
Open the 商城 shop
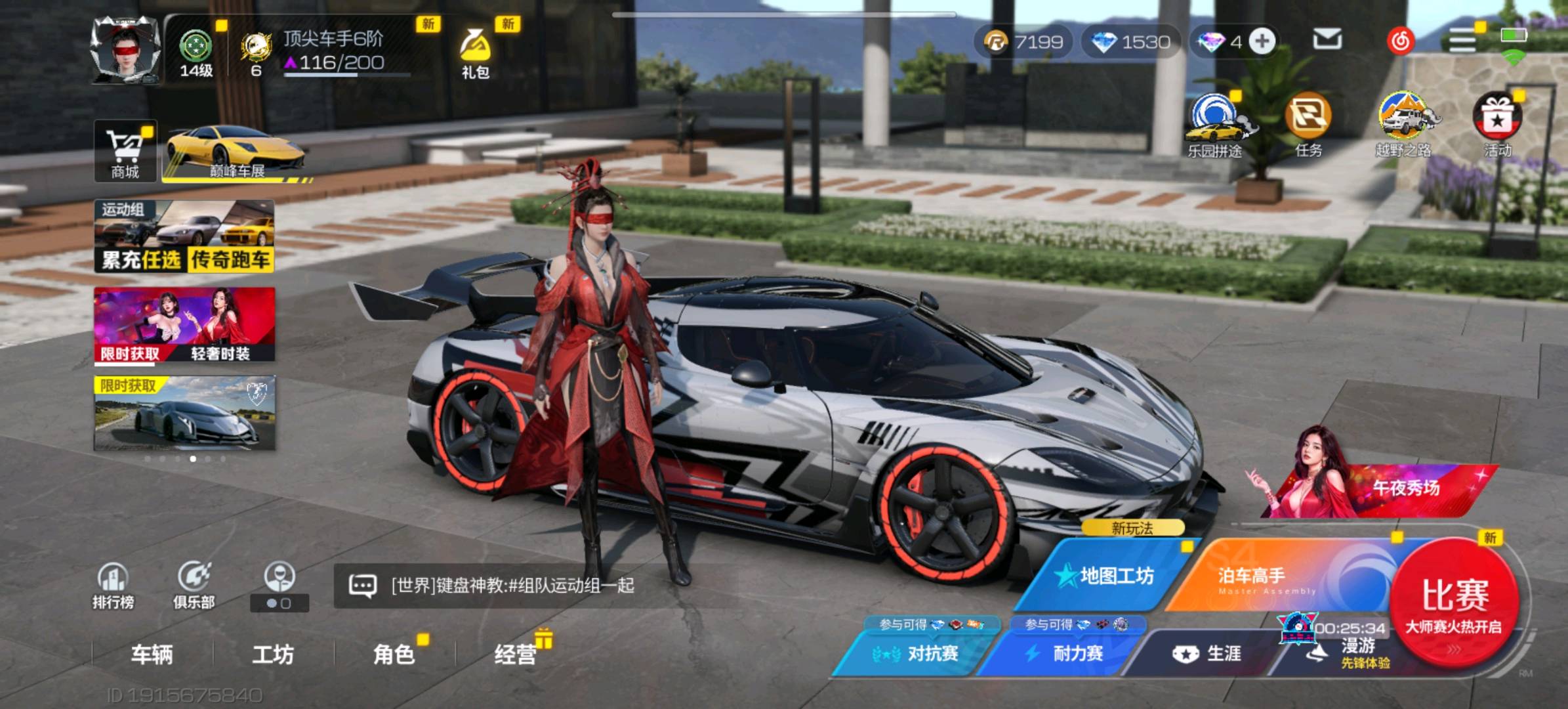click(125, 151)
